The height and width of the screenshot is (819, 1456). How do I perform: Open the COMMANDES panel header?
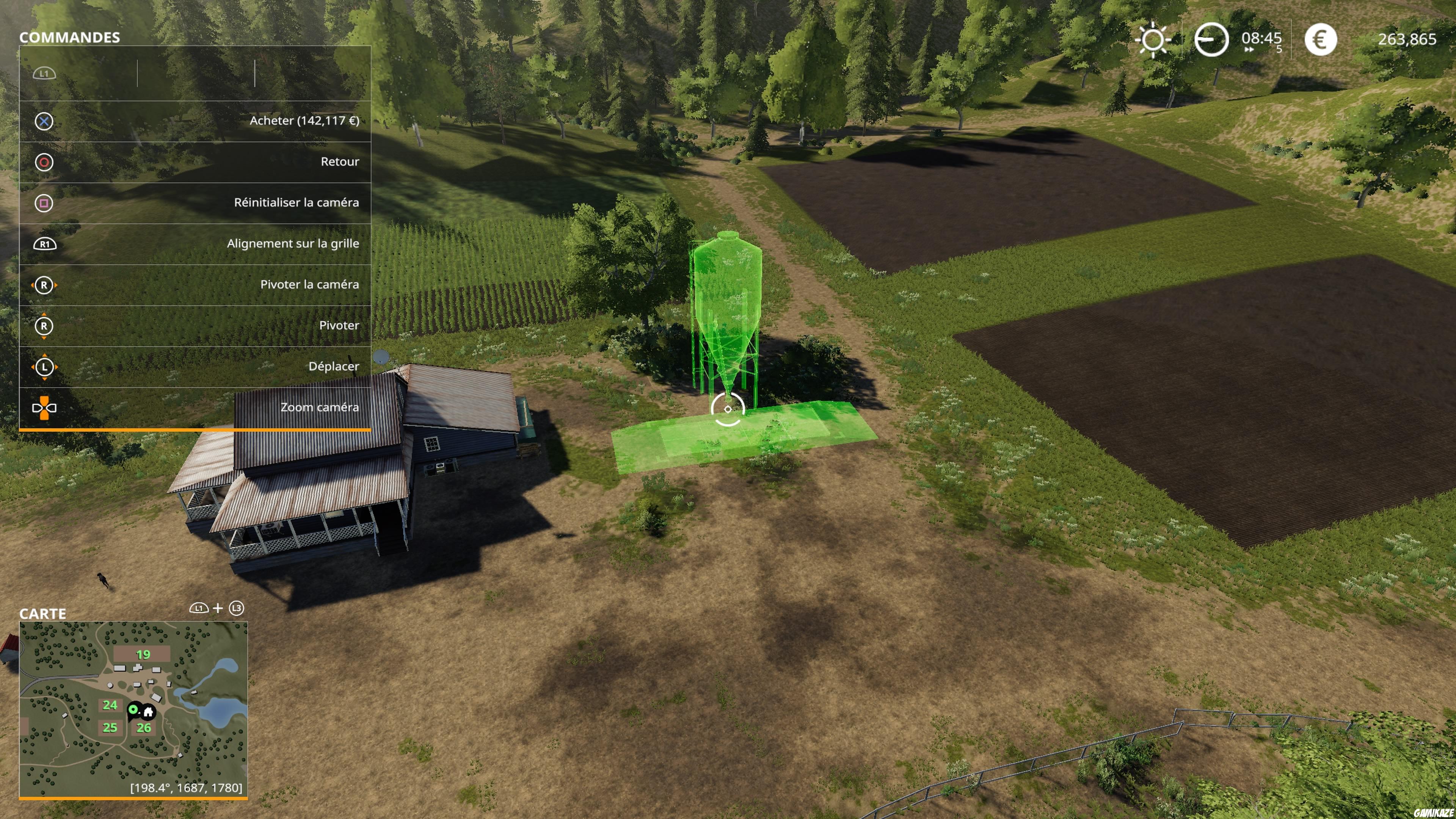point(70,38)
